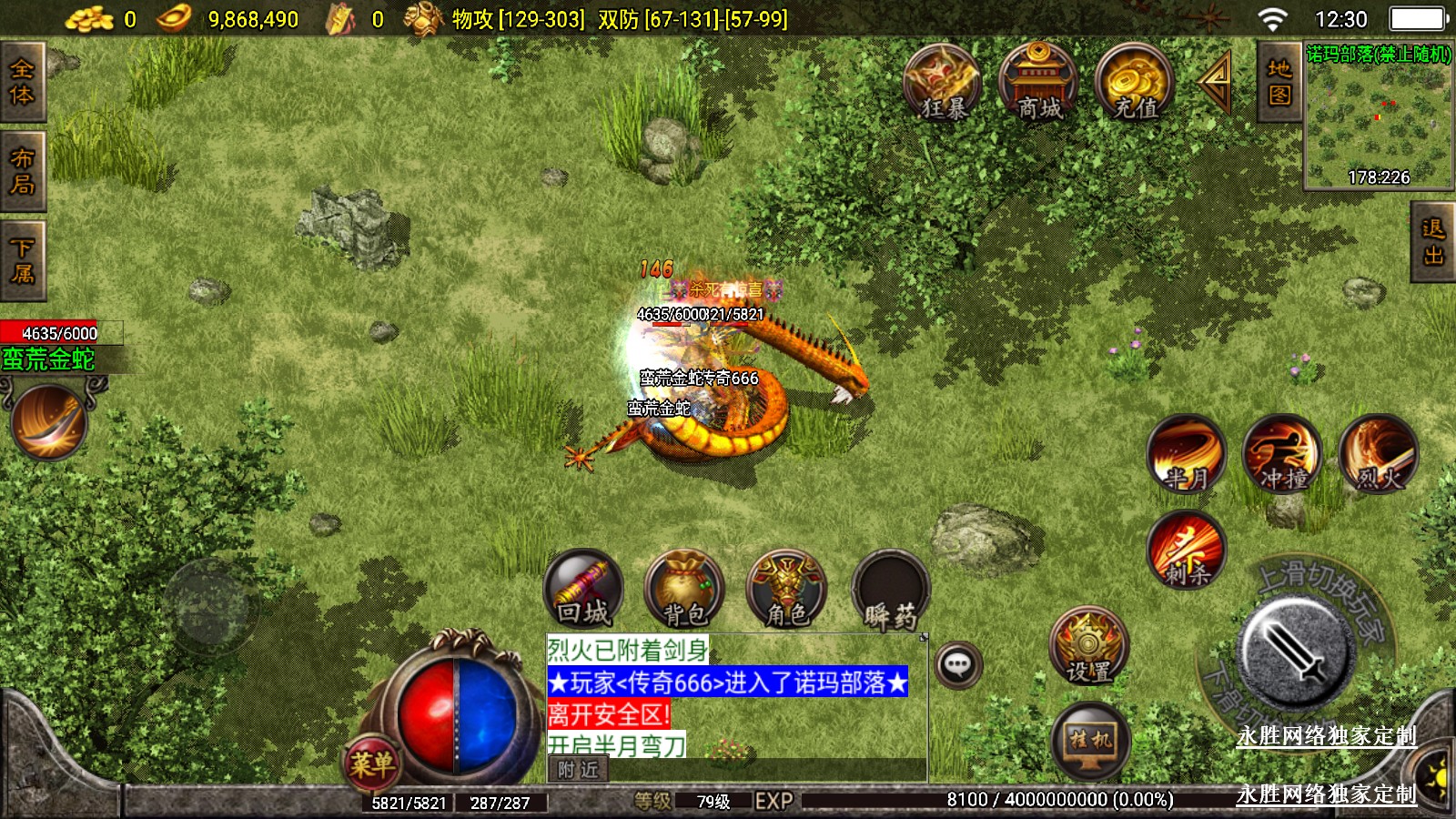This screenshot has width=1456, height=819.
Task: Open the 下属 subordinates tab
Action: tap(22, 260)
